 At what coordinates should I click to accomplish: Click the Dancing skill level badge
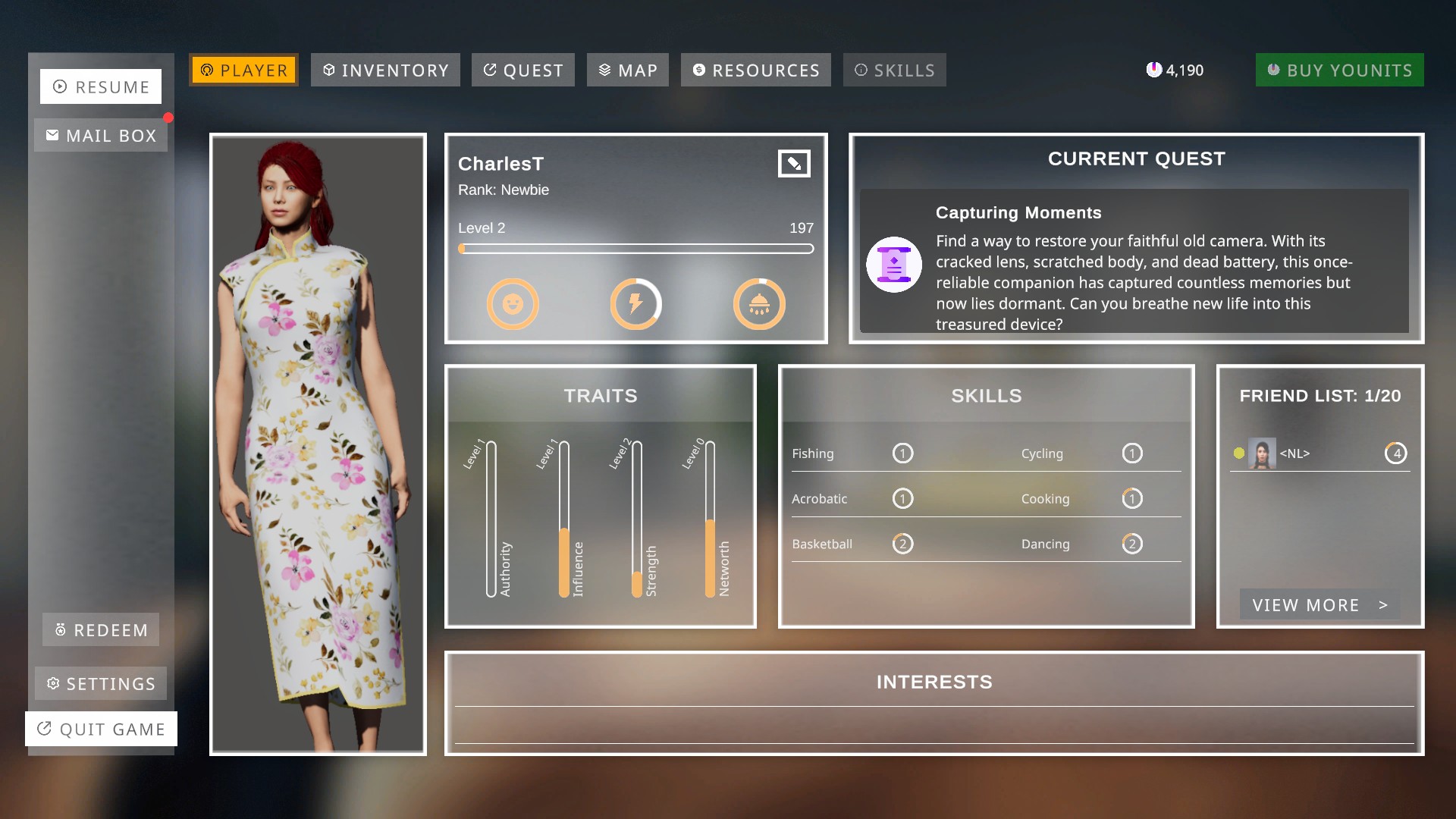tap(1132, 543)
